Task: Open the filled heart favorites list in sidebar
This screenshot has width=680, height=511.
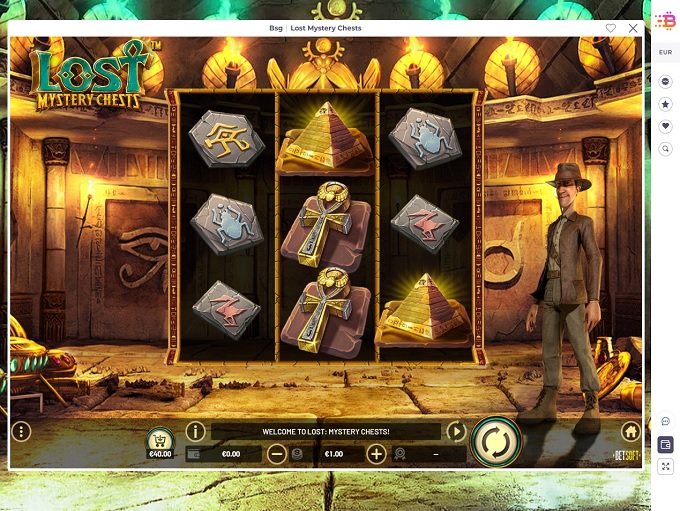Action: coord(666,126)
